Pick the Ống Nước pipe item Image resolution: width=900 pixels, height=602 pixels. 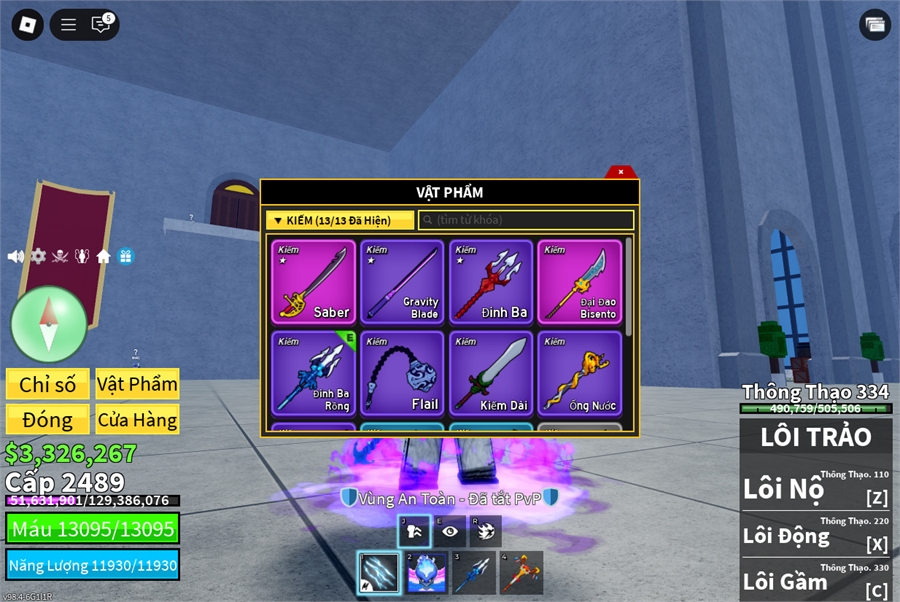pyautogui.click(x=580, y=373)
